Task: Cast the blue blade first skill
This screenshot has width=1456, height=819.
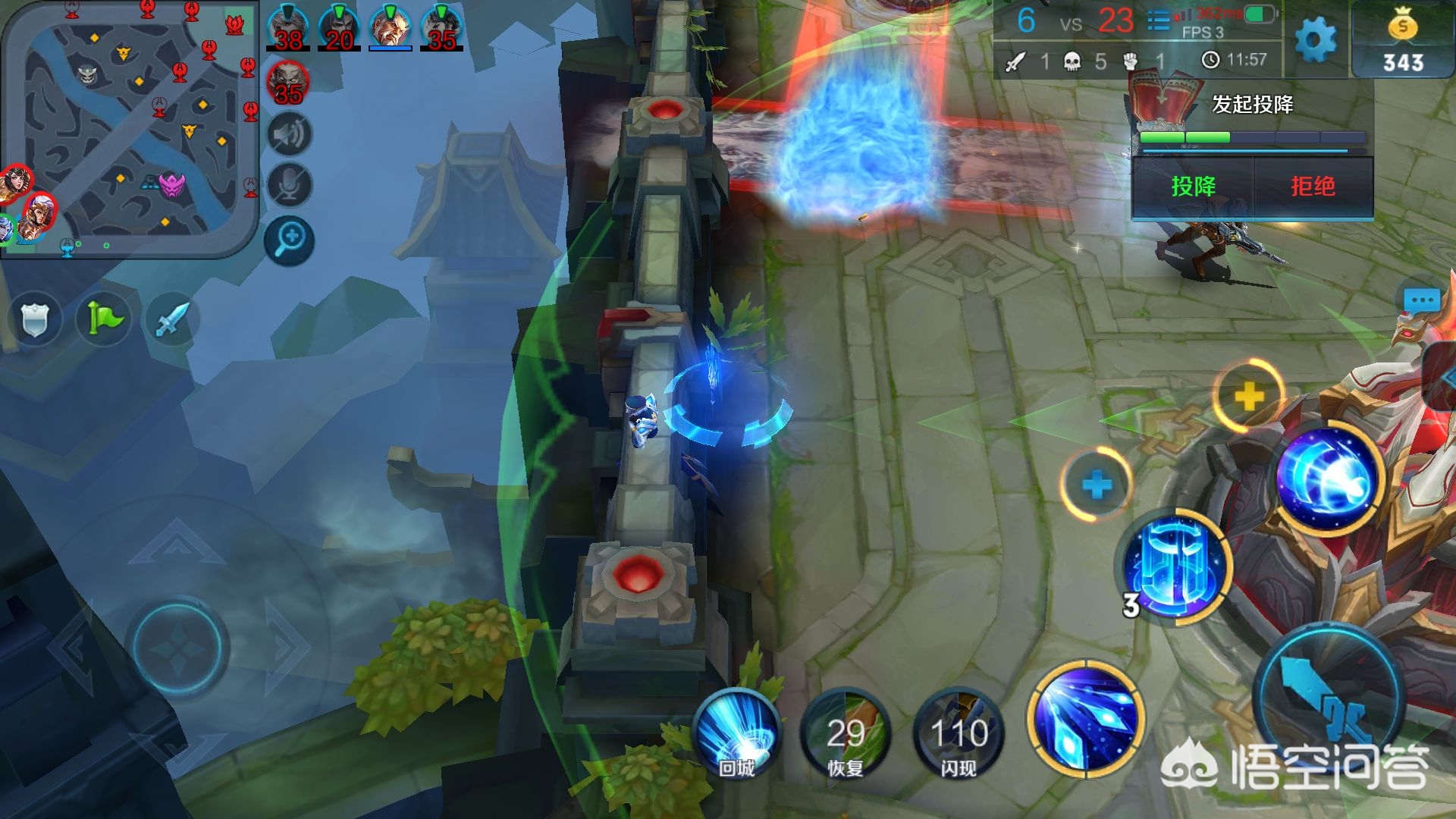Action: coord(1086,718)
